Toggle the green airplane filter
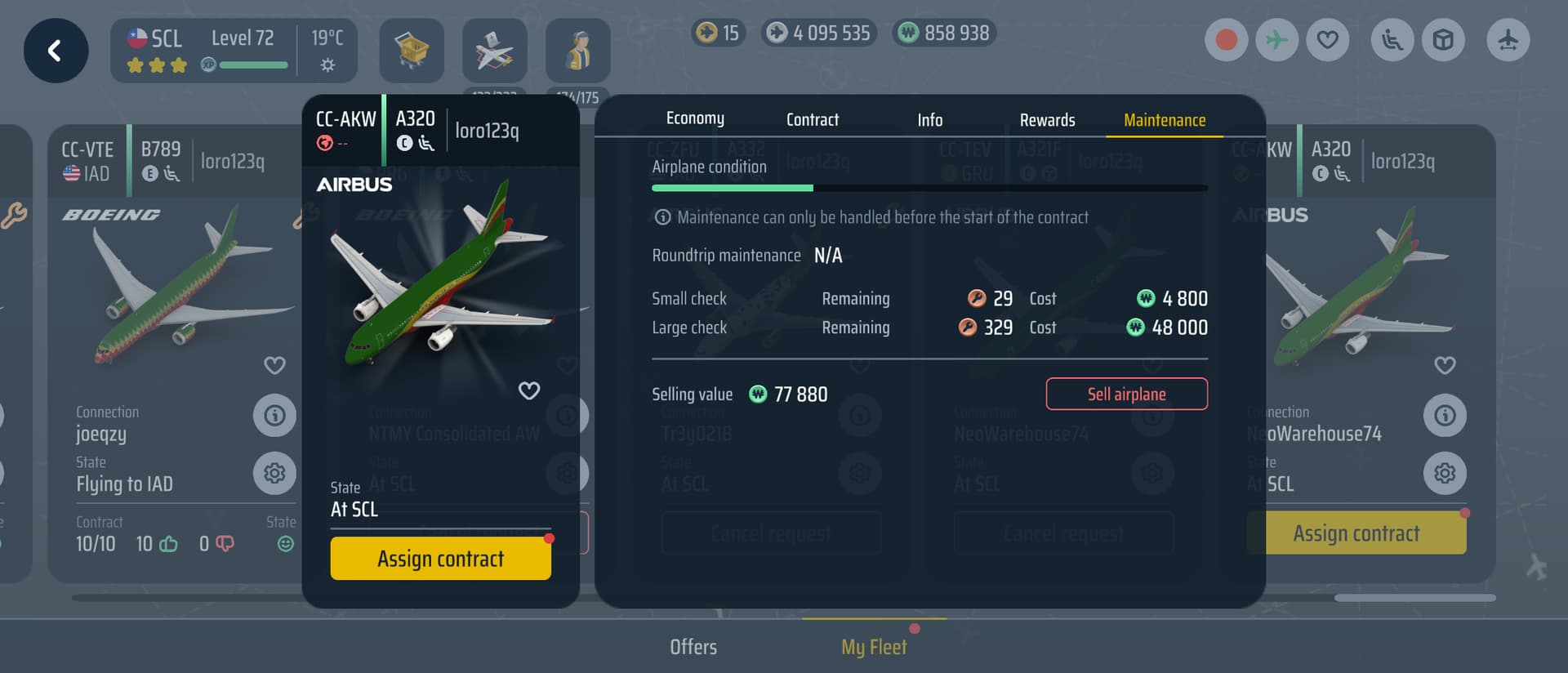 (x=1276, y=40)
